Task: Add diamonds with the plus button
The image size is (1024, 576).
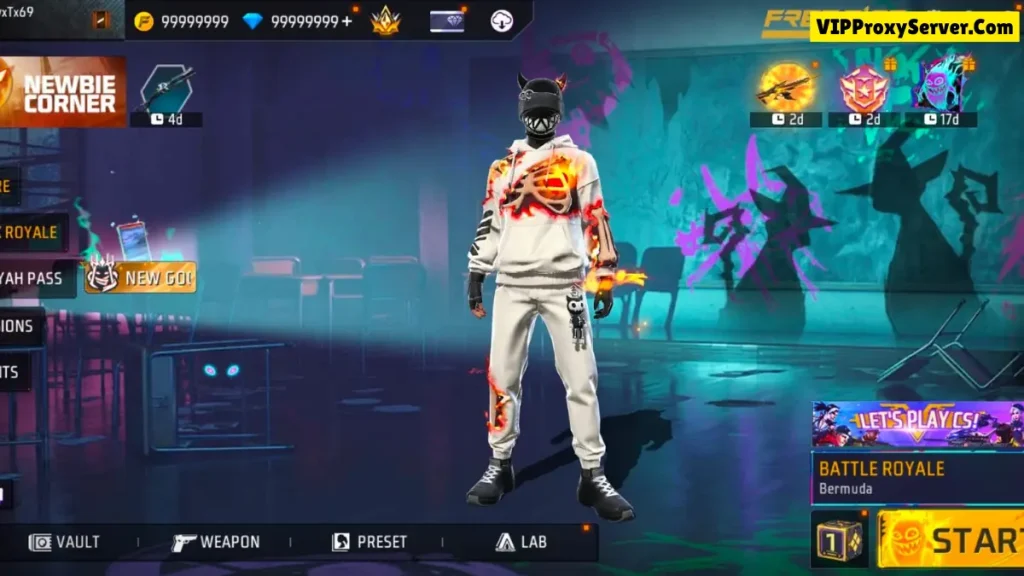Action: [x=347, y=21]
